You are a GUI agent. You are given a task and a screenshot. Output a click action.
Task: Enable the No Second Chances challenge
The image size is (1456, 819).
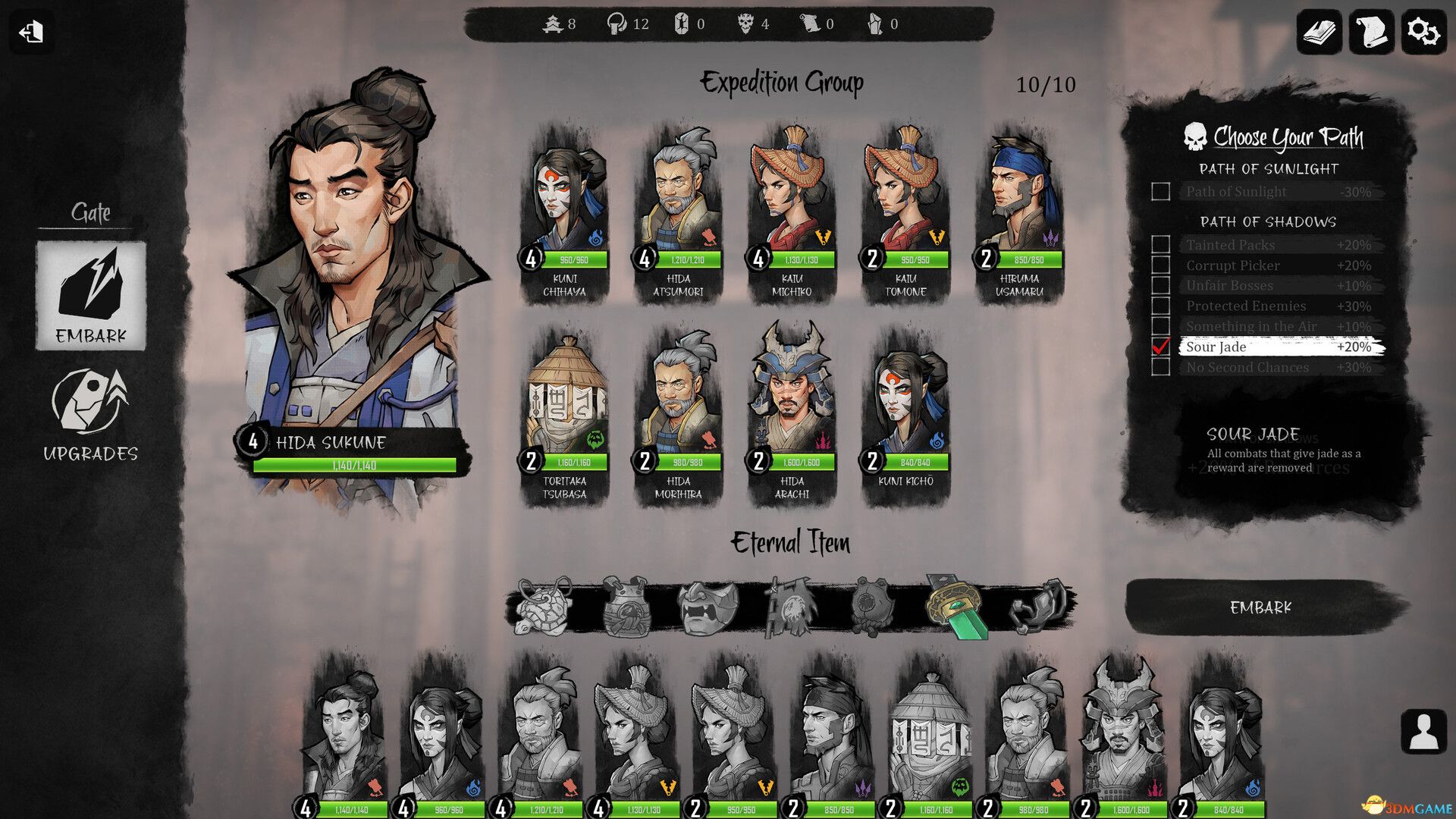pyautogui.click(x=1160, y=368)
